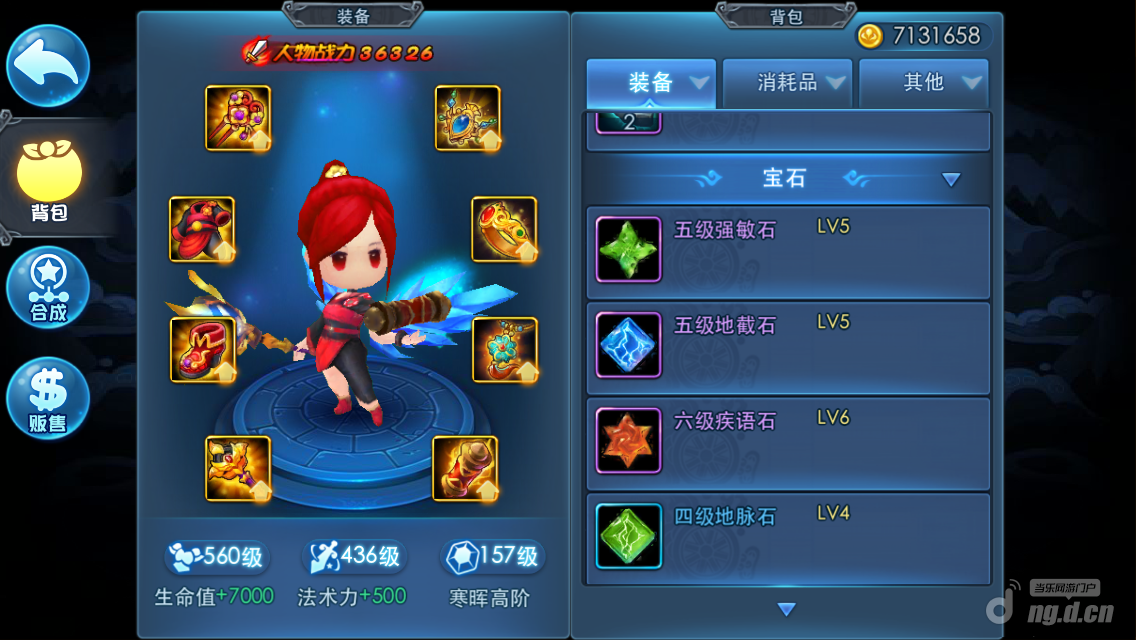Open the 背包 backpack side tab
Image resolution: width=1136 pixels, height=640 pixels.
pyautogui.click(x=48, y=181)
